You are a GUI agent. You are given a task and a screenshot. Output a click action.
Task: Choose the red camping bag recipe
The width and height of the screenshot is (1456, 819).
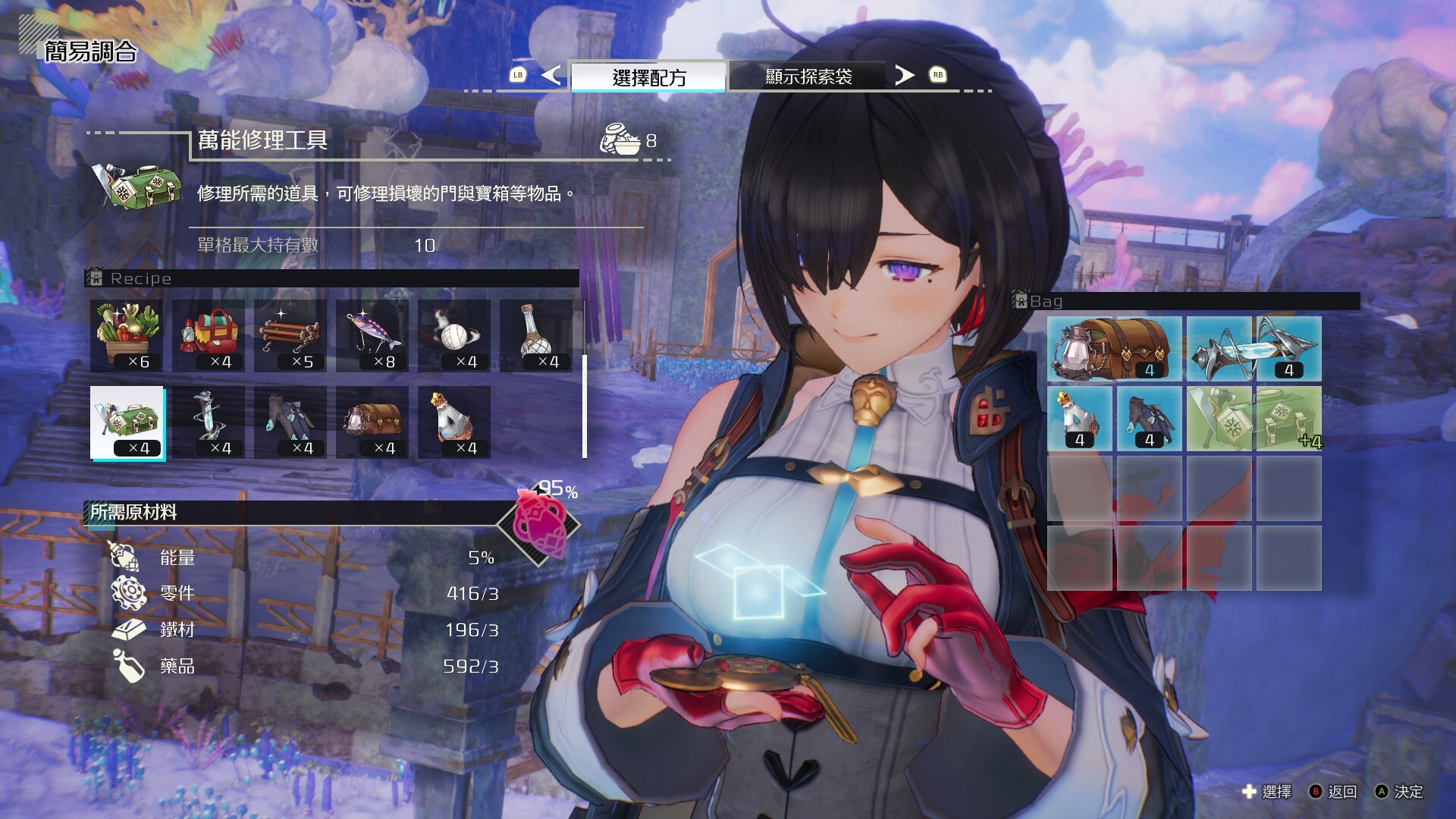(x=209, y=335)
